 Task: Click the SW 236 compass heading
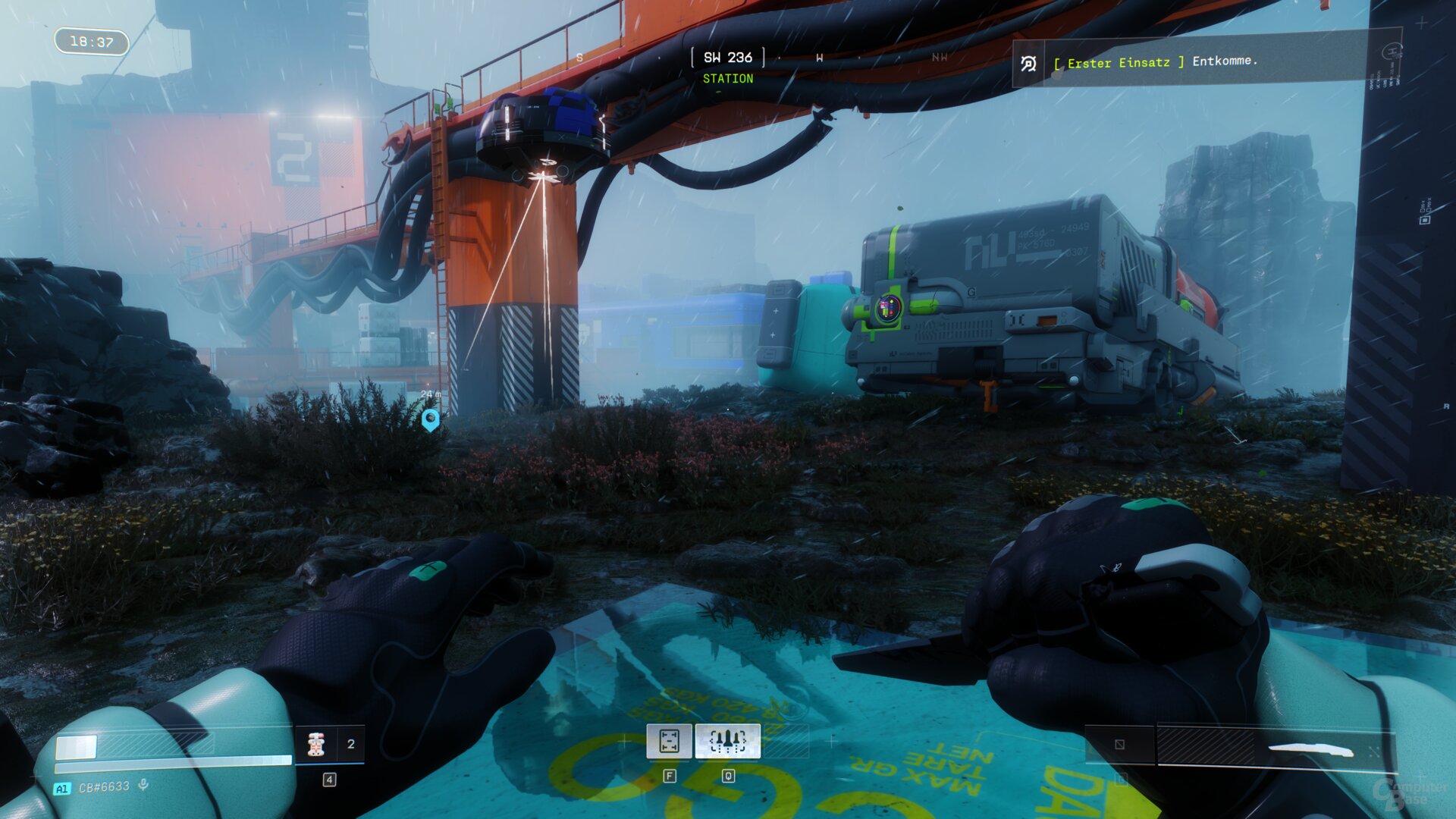727,58
